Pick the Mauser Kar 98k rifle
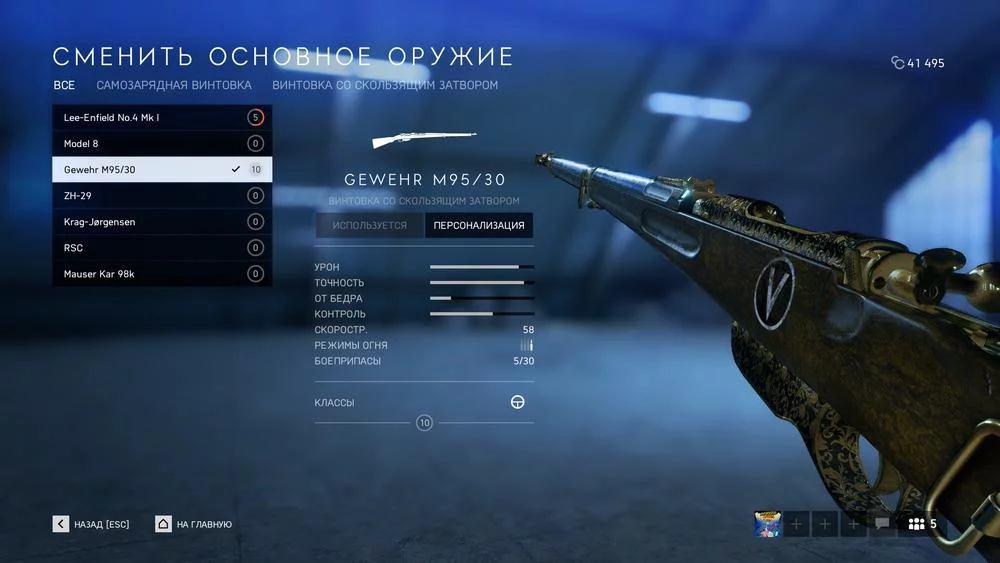Viewport: 1000px width, 563px height. pyautogui.click(x=161, y=274)
